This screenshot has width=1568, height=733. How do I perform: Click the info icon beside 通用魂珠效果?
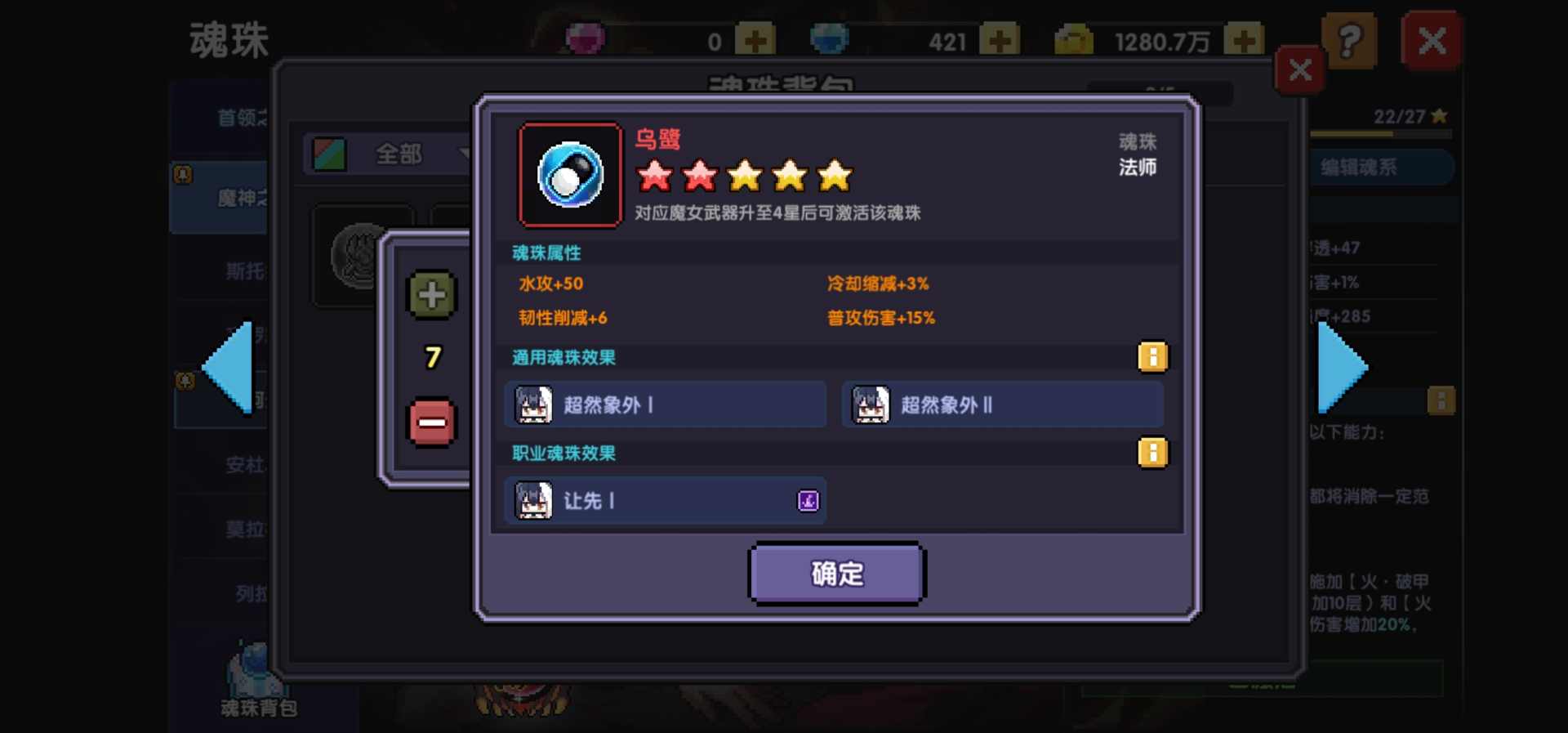coord(1152,357)
